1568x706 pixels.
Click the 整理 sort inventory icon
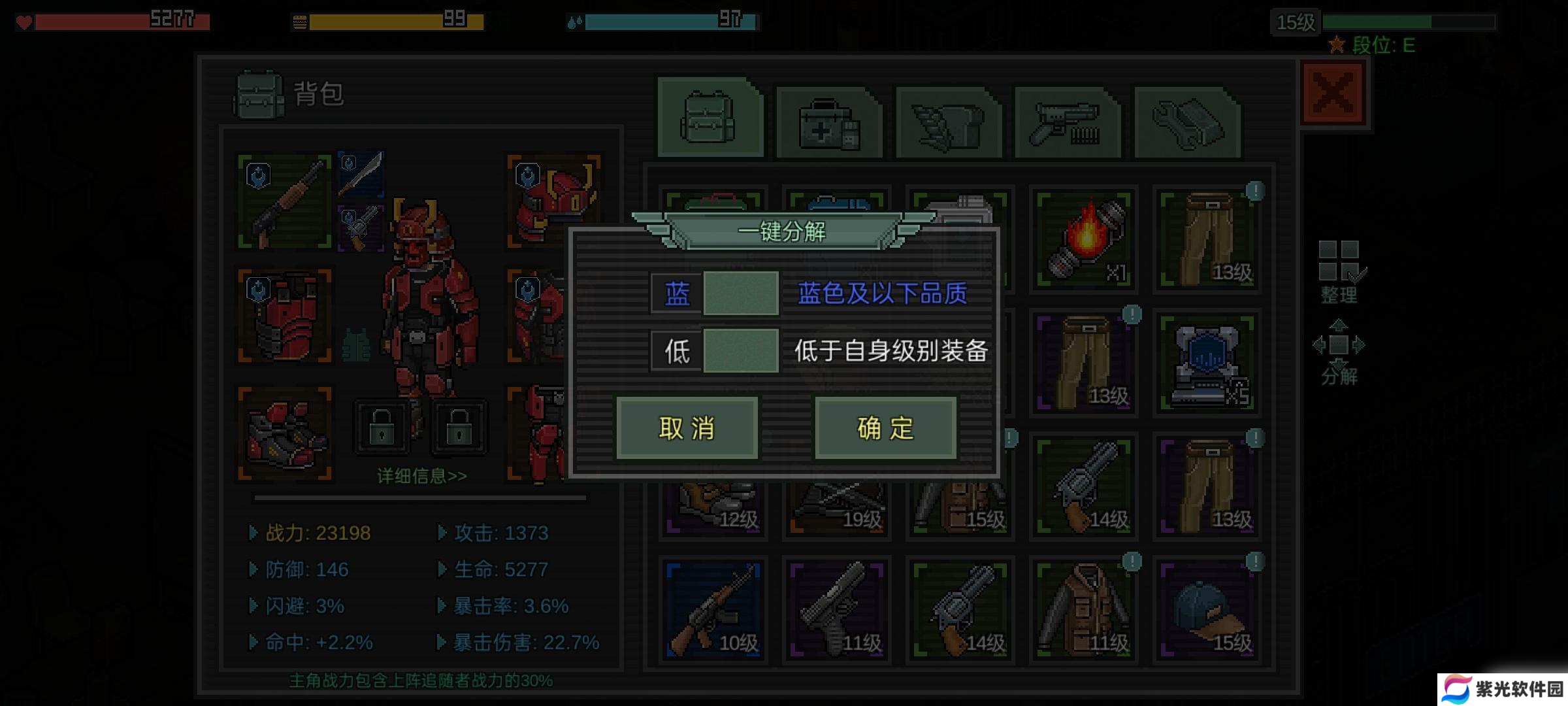click(x=1338, y=265)
